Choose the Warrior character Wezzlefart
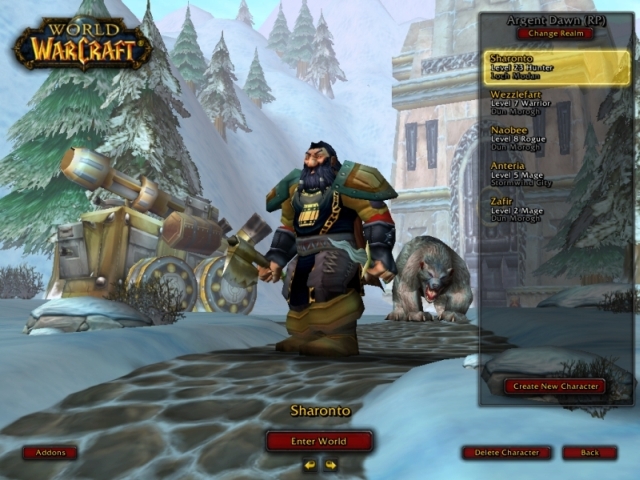This screenshot has height=480, width=640. [x=557, y=103]
